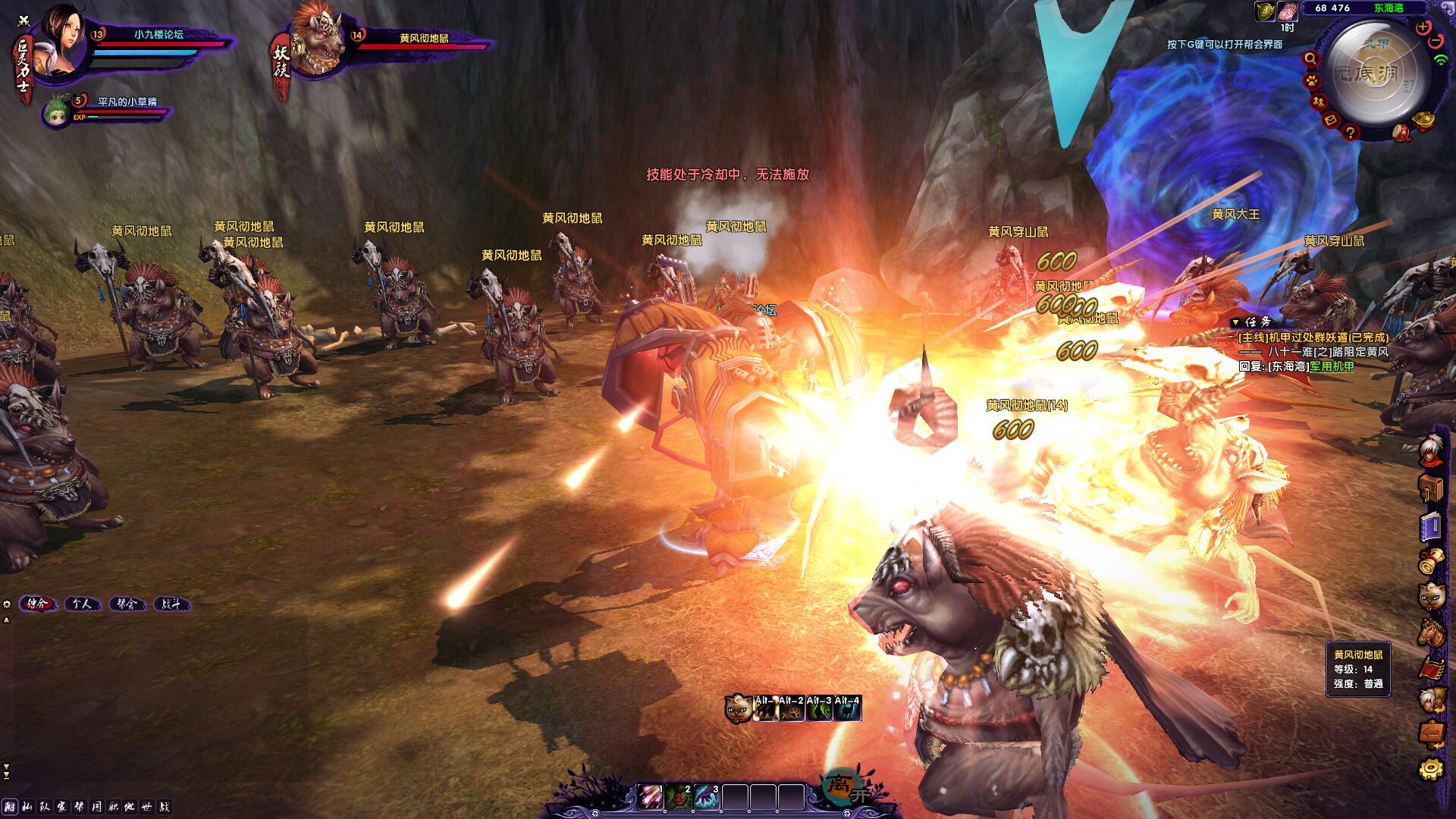Activate the pink meteor skill in slot 1
Viewport: 1456px width, 819px height.
[x=650, y=797]
